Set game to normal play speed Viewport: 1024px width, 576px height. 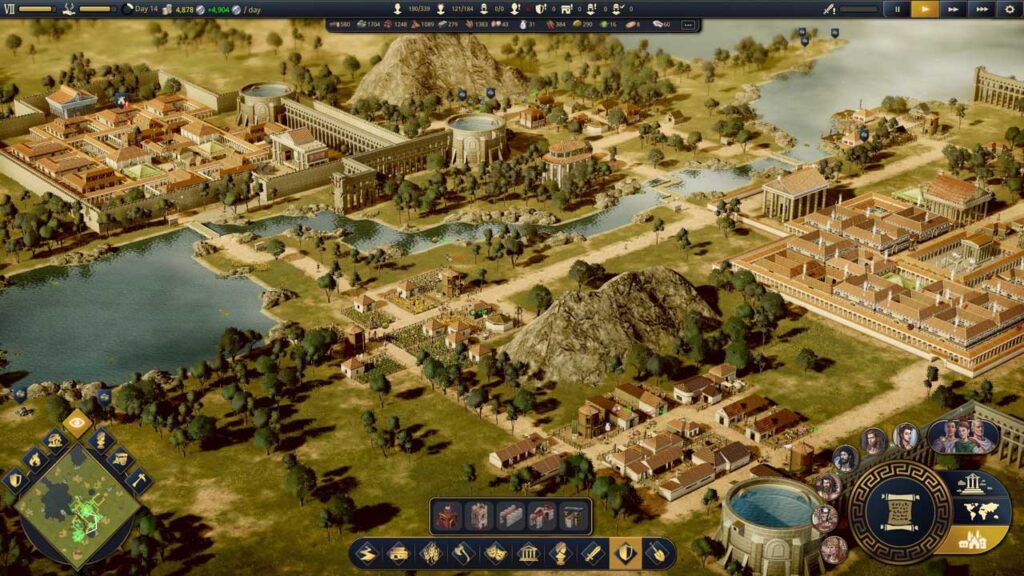925,9
